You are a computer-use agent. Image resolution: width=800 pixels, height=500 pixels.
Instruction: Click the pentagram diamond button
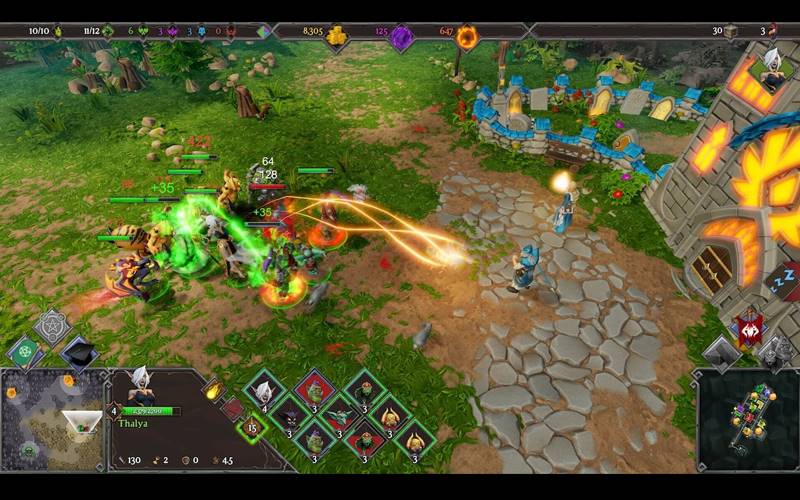pyautogui.click(x=52, y=326)
